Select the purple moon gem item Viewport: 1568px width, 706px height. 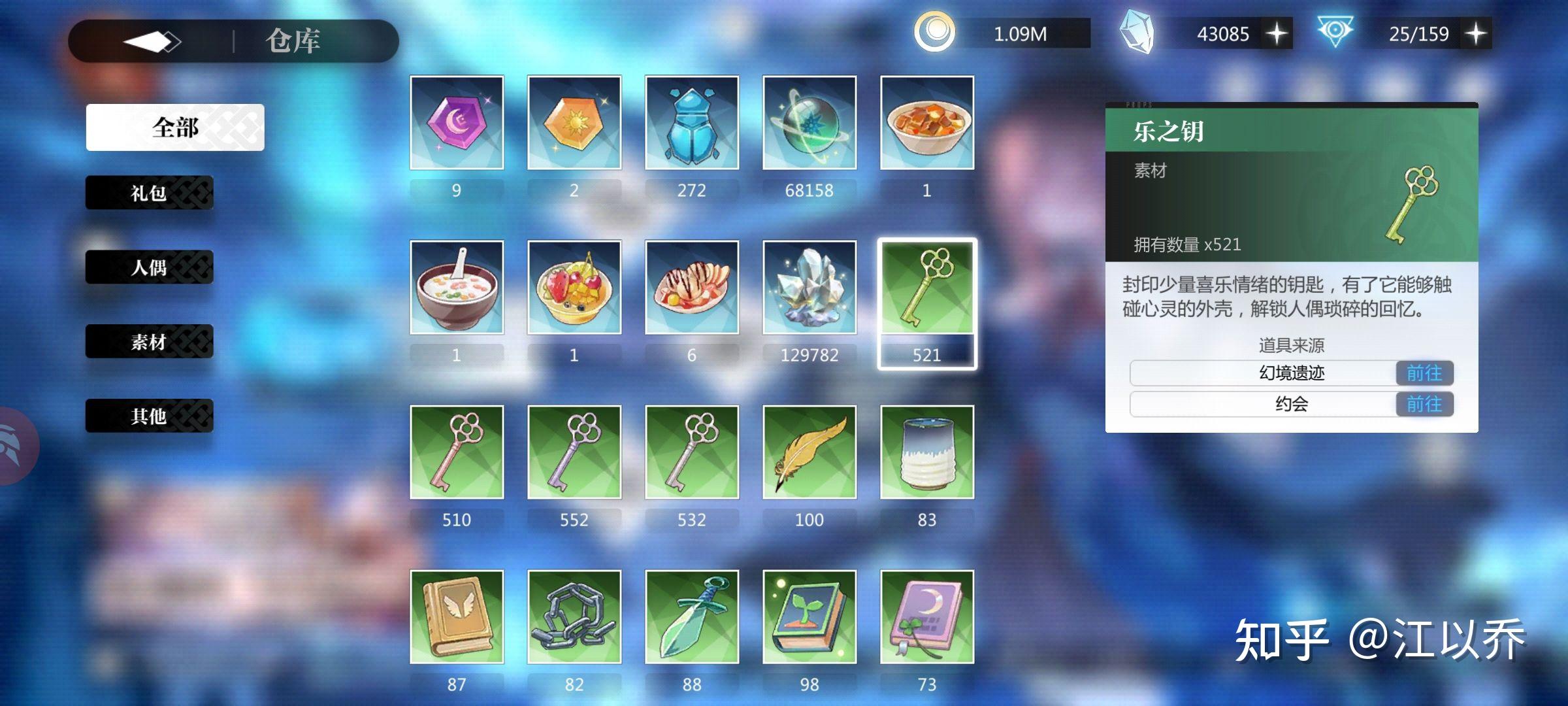[x=457, y=123]
